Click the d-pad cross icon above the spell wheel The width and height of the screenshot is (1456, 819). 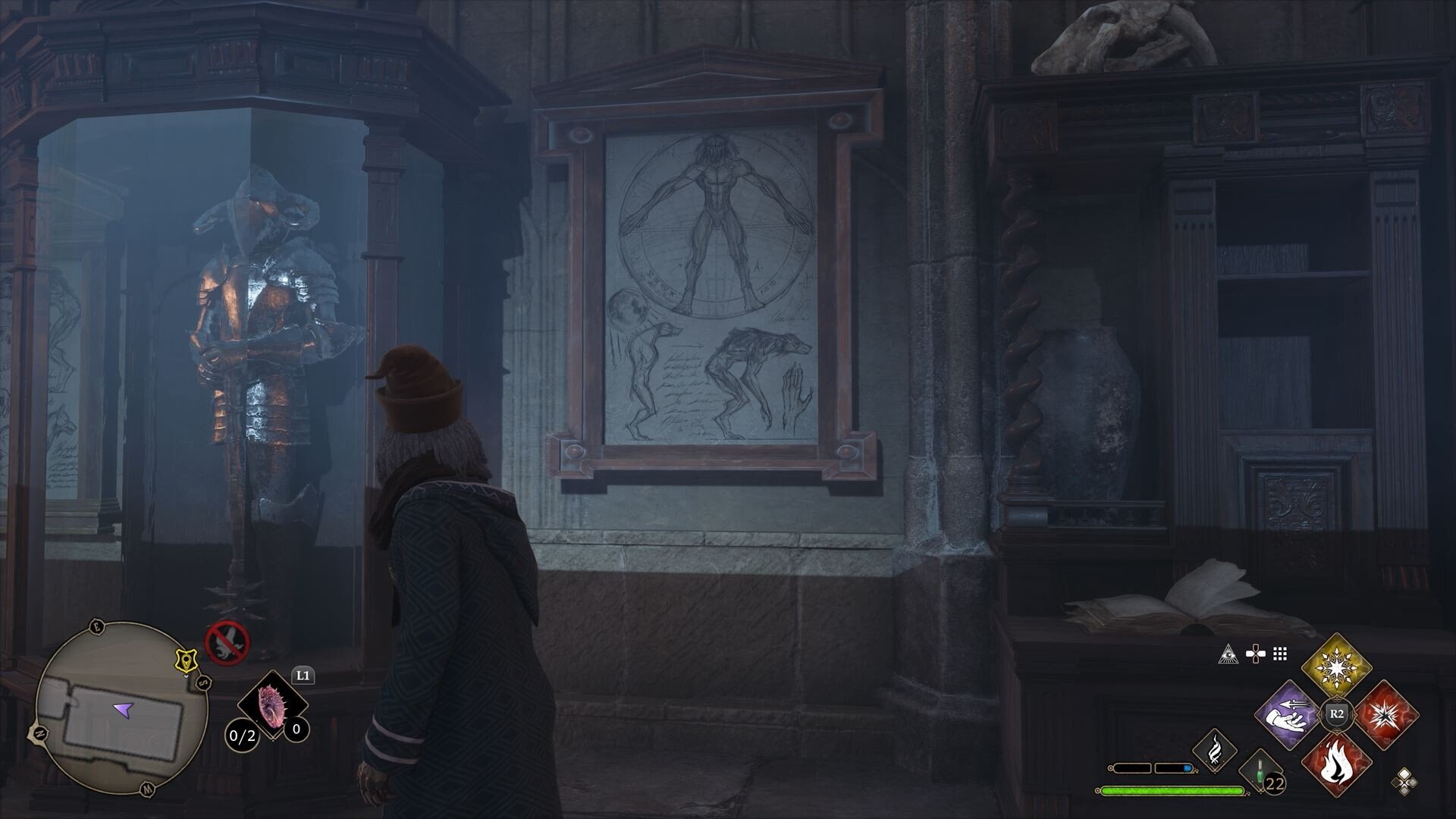[1256, 653]
